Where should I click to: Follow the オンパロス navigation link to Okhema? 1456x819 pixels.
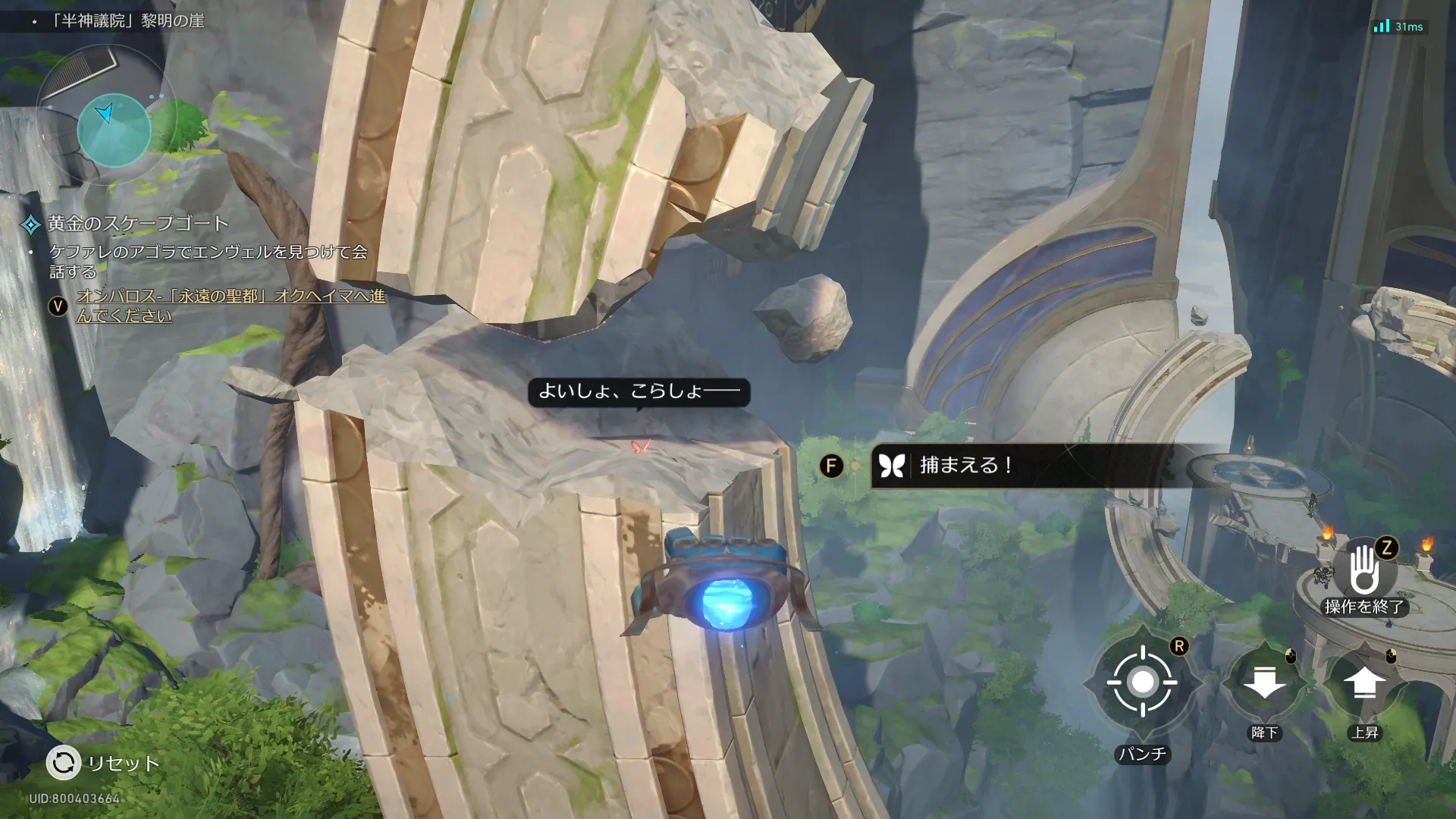point(231,305)
